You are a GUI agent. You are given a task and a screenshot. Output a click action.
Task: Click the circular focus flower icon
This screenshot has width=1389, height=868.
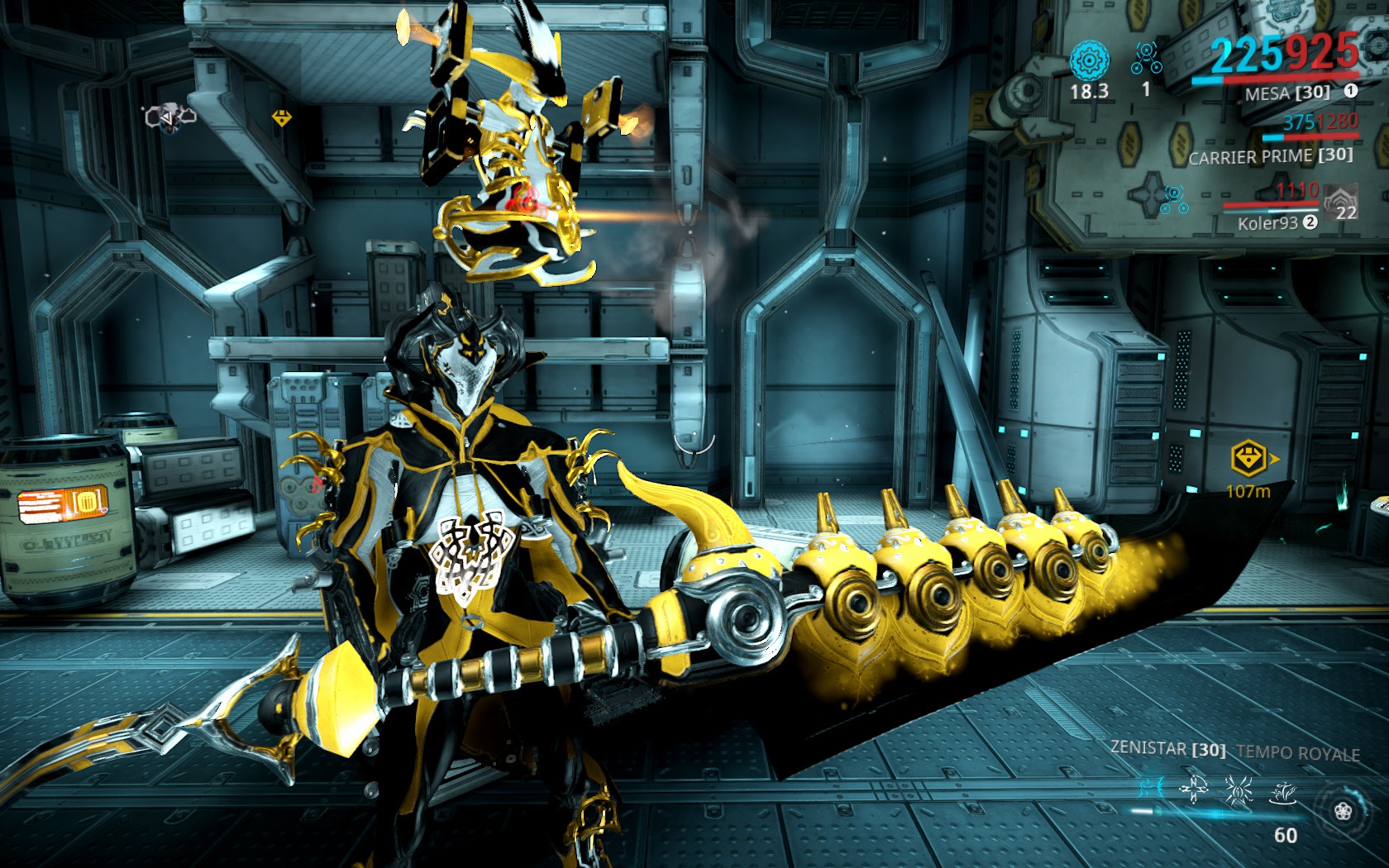[x=1343, y=811]
